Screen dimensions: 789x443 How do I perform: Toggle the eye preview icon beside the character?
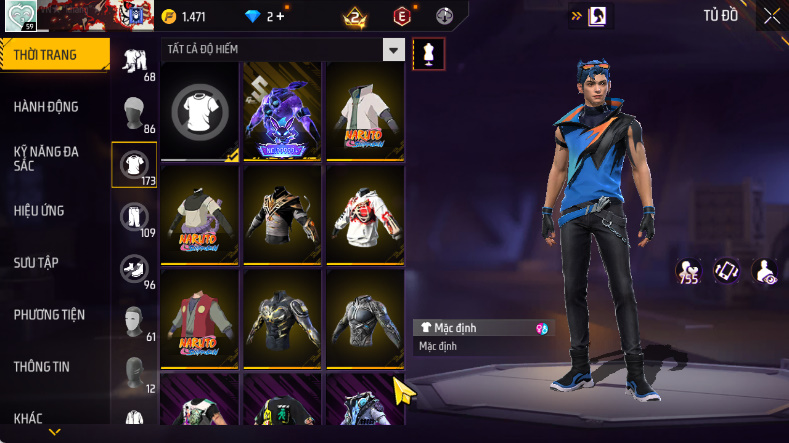pos(764,271)
